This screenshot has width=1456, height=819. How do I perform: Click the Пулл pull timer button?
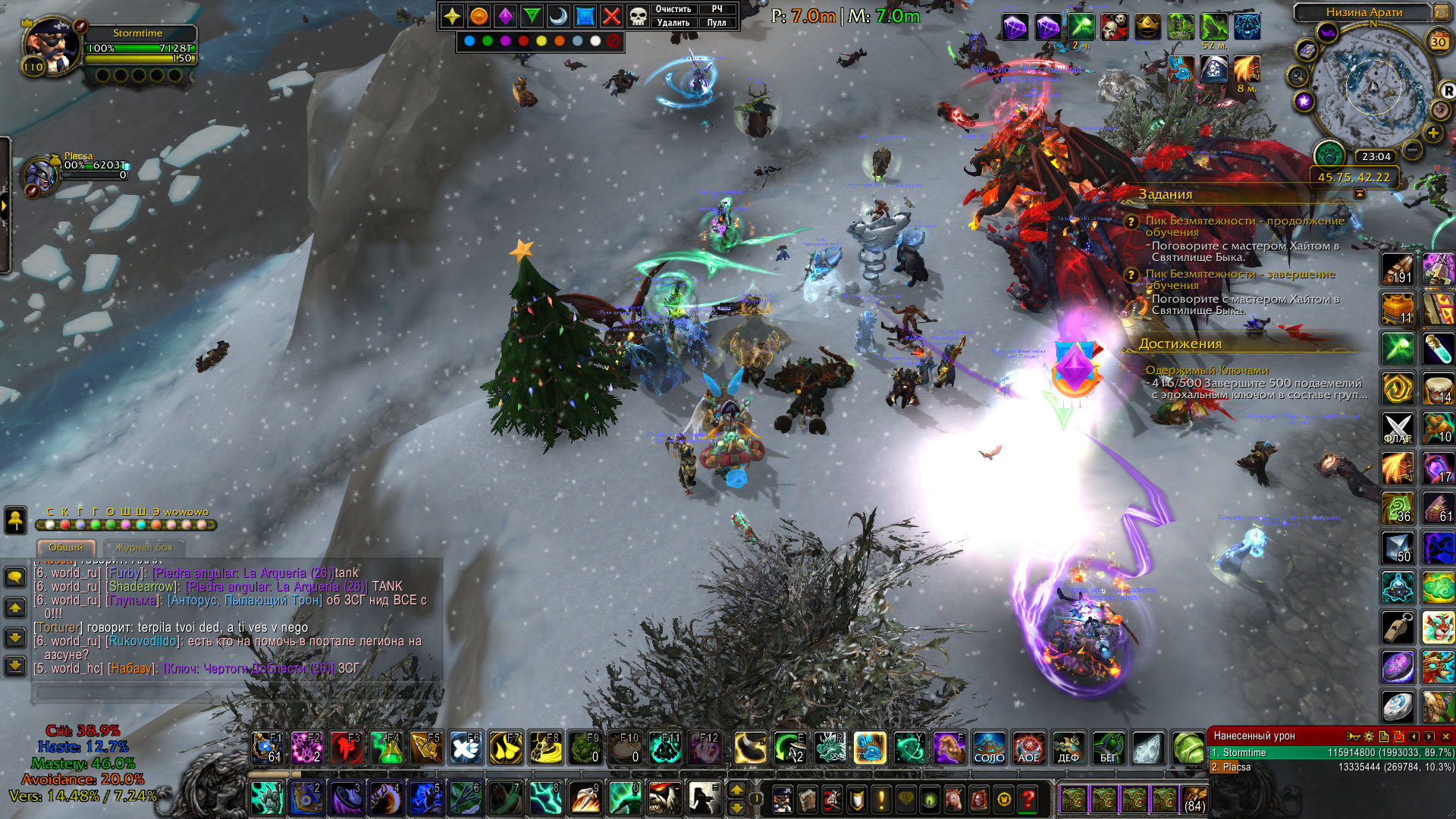pos(717,23)
